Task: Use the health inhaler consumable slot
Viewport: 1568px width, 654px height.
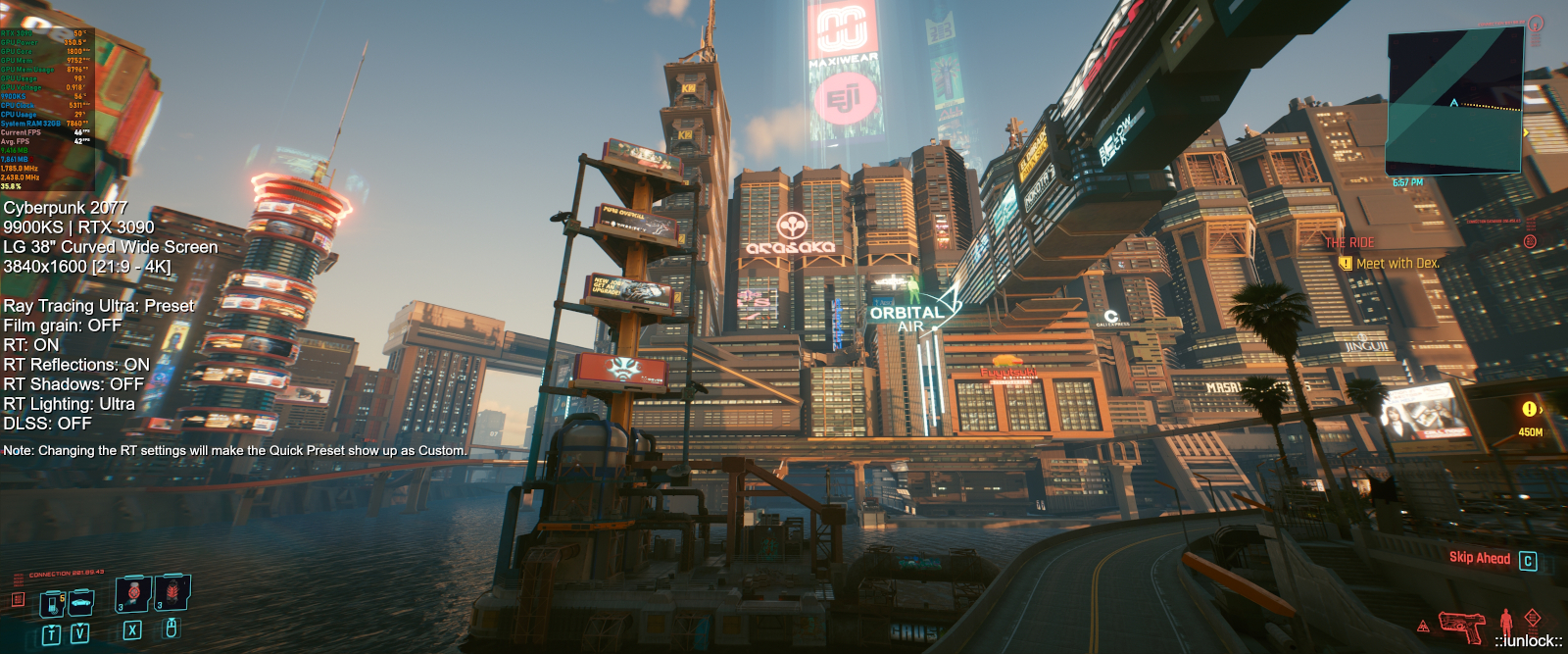Action: 133,593
